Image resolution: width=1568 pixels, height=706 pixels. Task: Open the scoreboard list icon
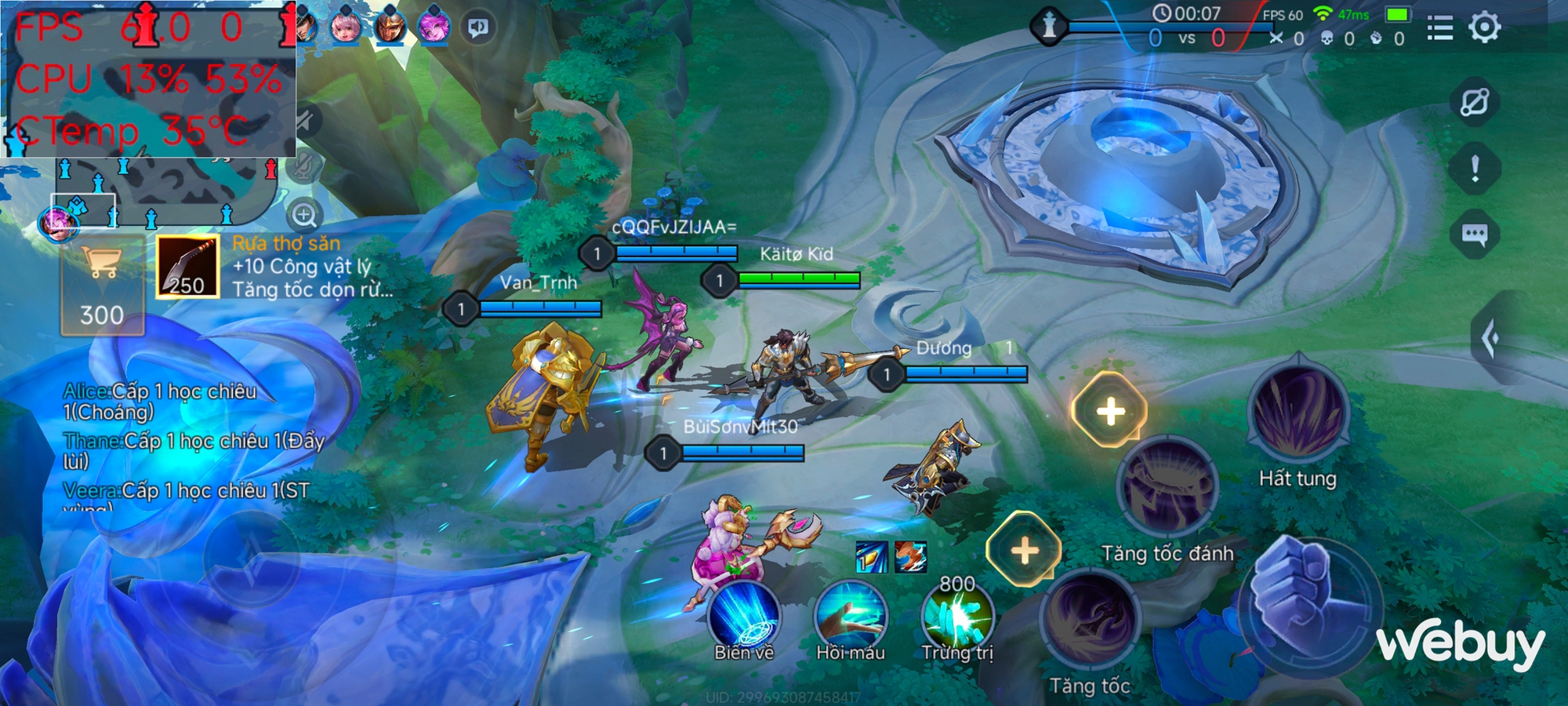pos(1439,29)
